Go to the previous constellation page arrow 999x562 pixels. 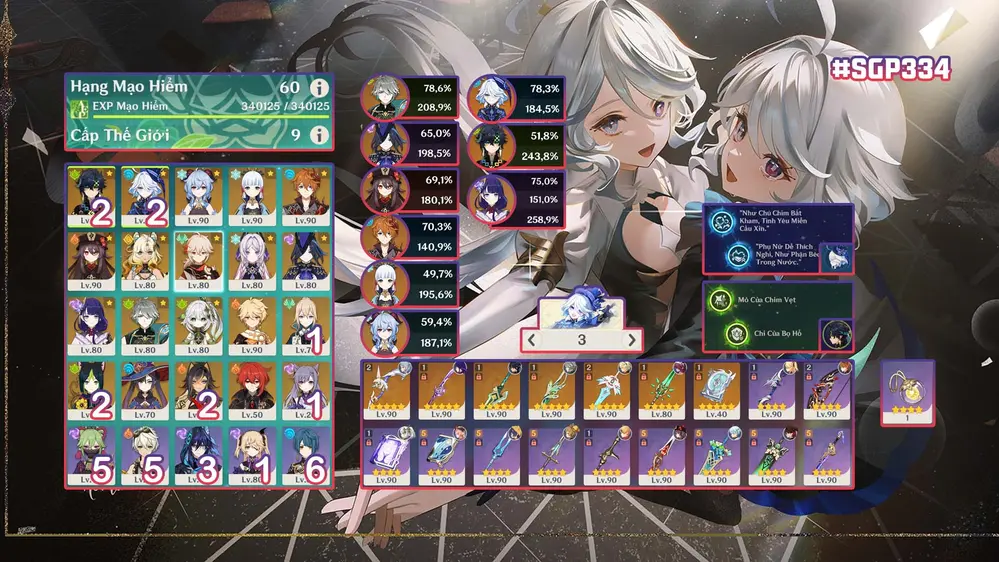tap(533, 340)
